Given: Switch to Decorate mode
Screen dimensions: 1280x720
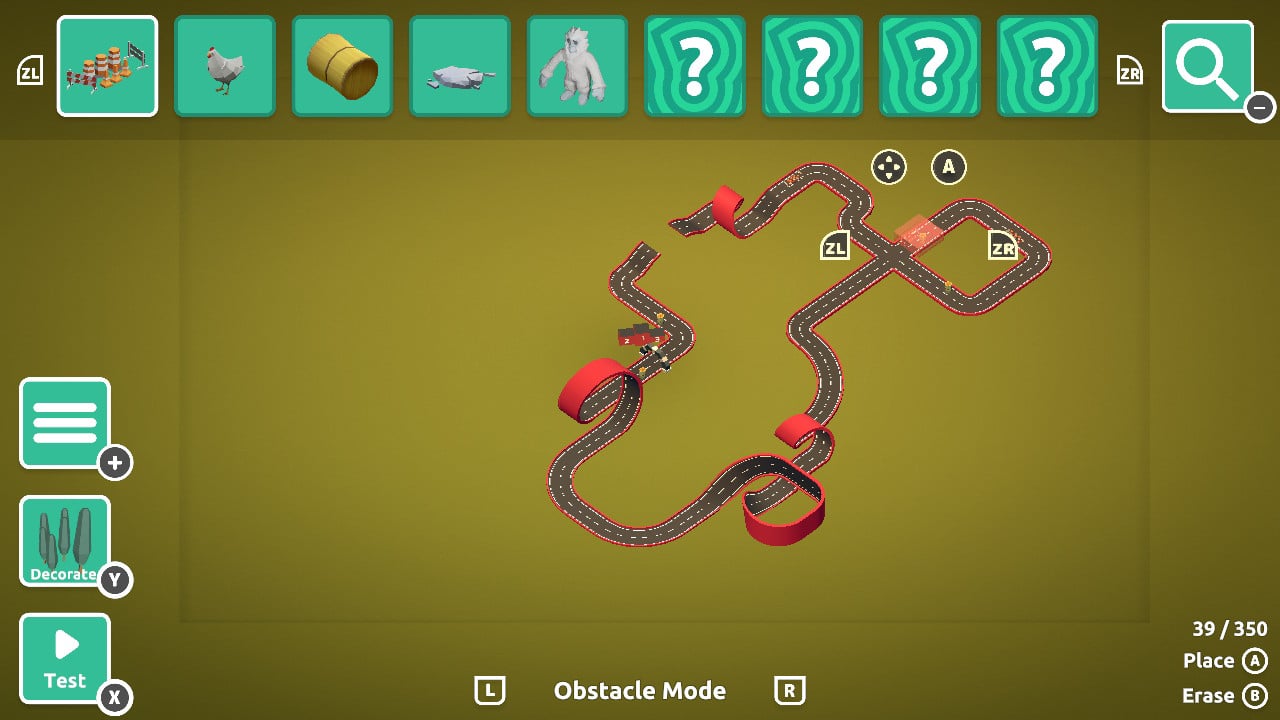Looking at the screenshot, I should click(x=63, y=540).
